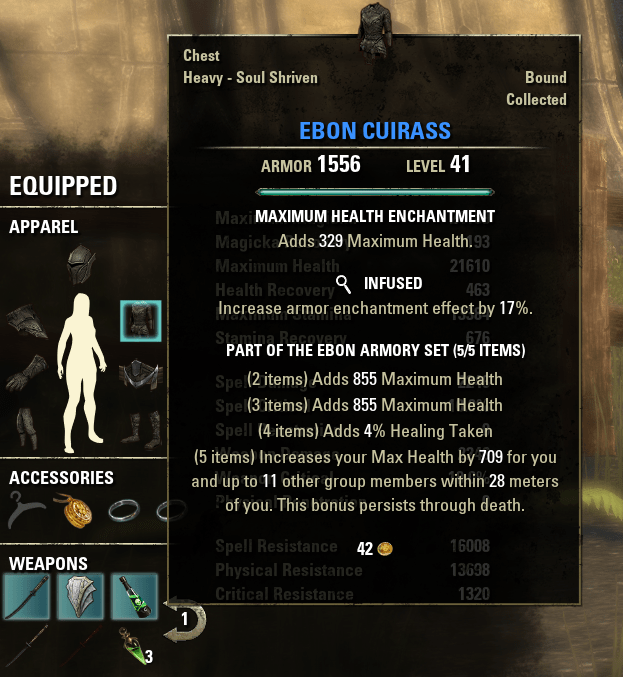Viewport: 623px width, 677px height.
Task: Select the equipped helmet slot
Action: (x=82, y=265)
